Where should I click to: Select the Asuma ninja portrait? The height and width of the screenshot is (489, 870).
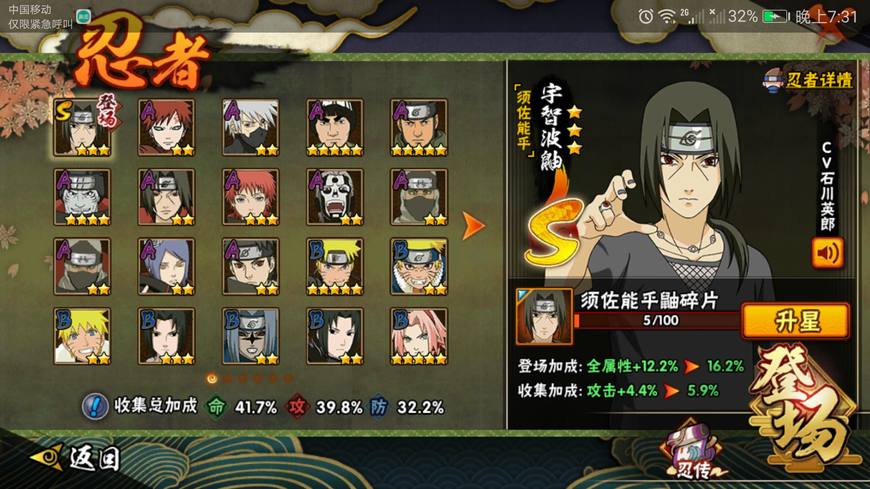[418, 127]
